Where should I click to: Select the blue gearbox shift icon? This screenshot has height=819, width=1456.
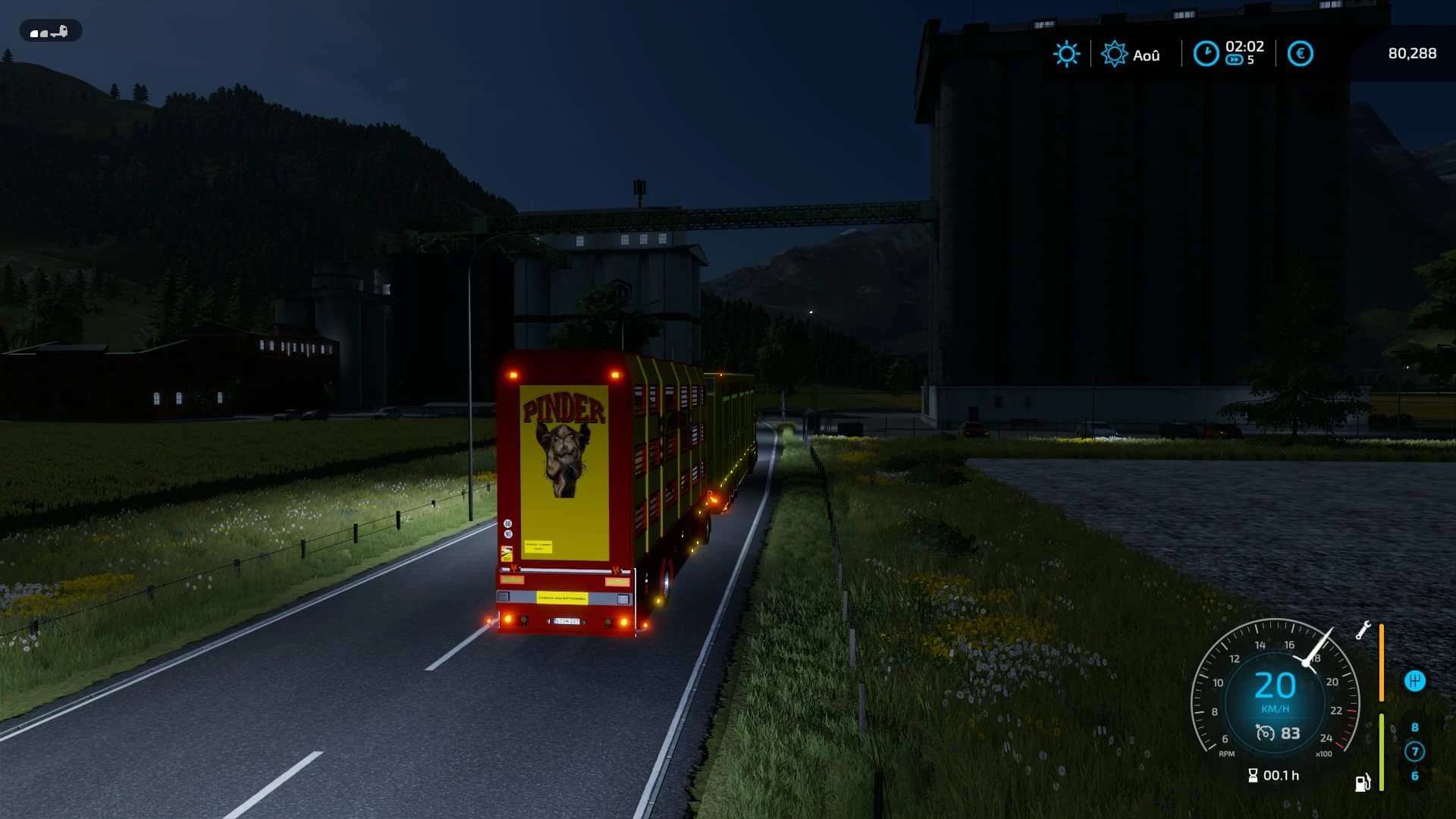click(1414, 680)
